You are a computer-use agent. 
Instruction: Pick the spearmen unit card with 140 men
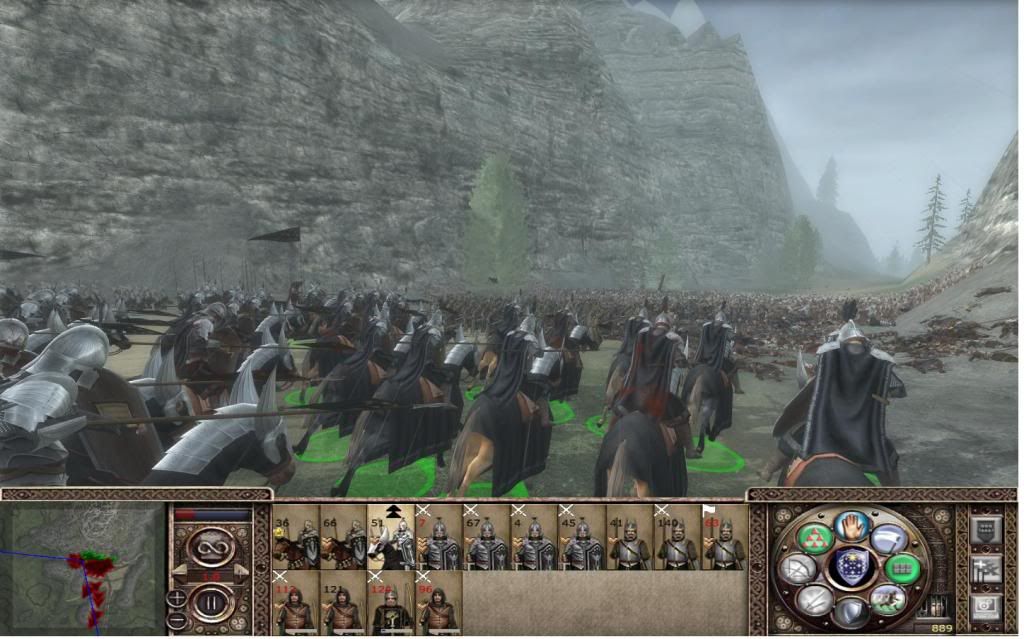[678, 538]
